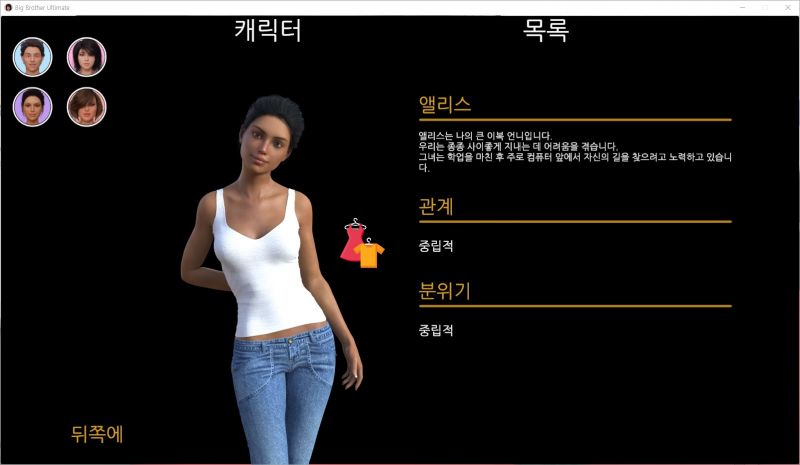The image size is (800, 465).
Task: Switch to the 캐릭터 tab
Action: coord(268,31)
